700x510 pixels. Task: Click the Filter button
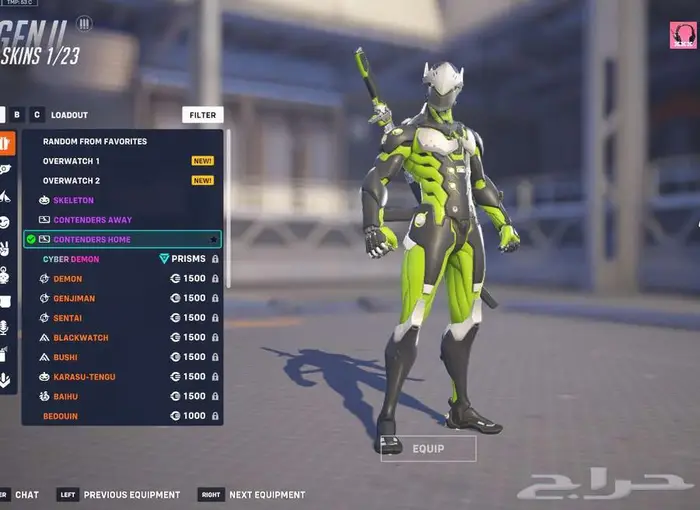point(202,115)
